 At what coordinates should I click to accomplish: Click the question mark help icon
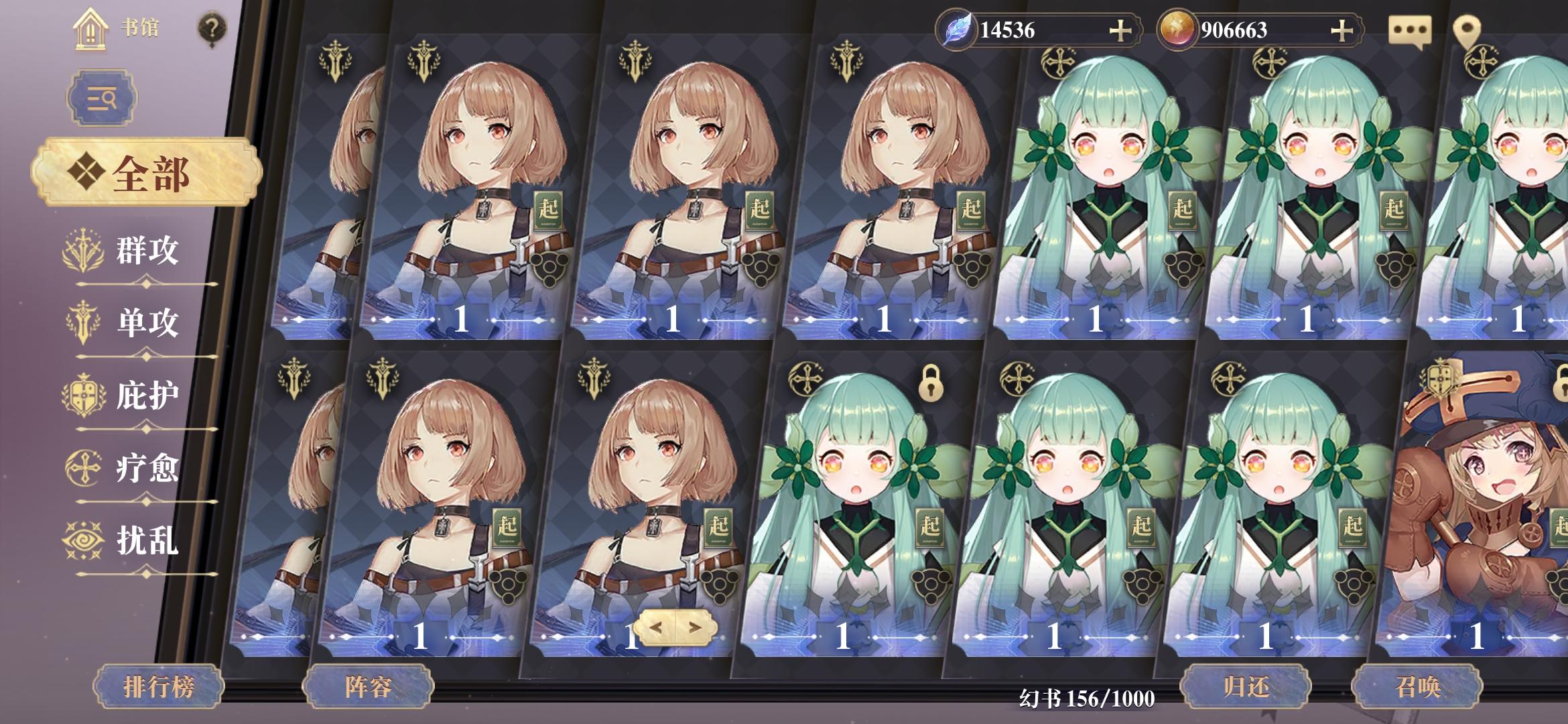[x=212, y=29]
